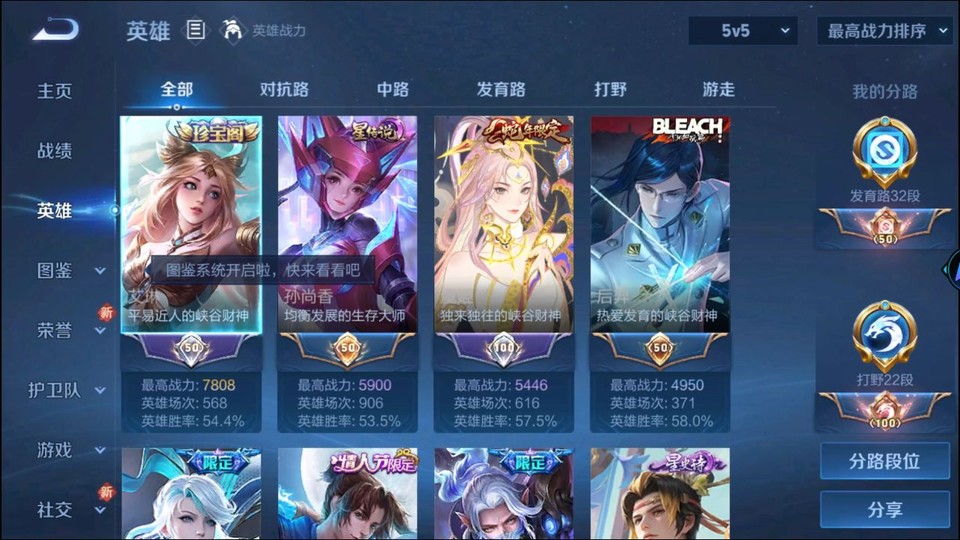
Task: Open 主页 in the side menu
Action: (x=55, y=91)
